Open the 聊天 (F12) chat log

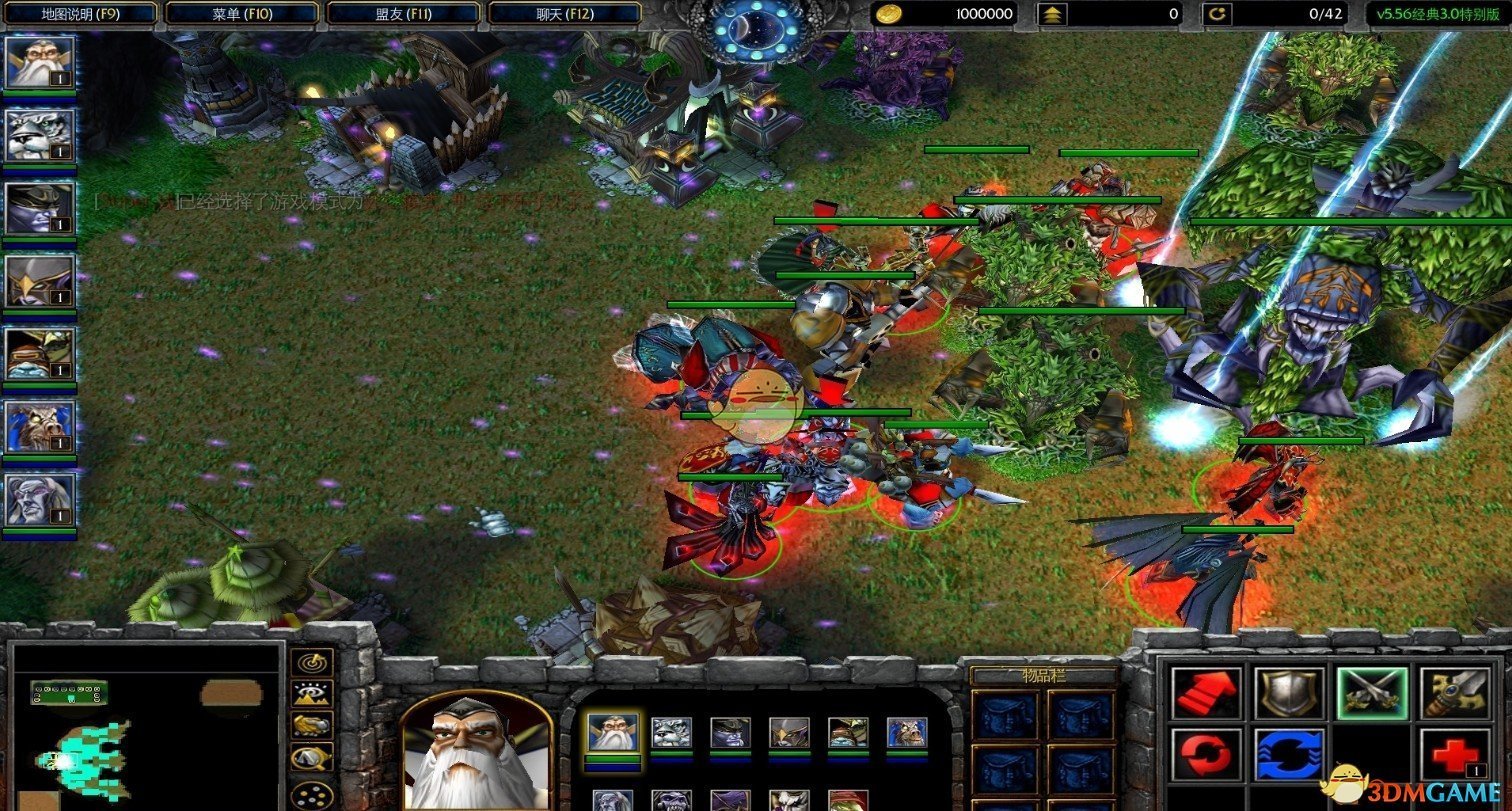click(x=565, y=14)
